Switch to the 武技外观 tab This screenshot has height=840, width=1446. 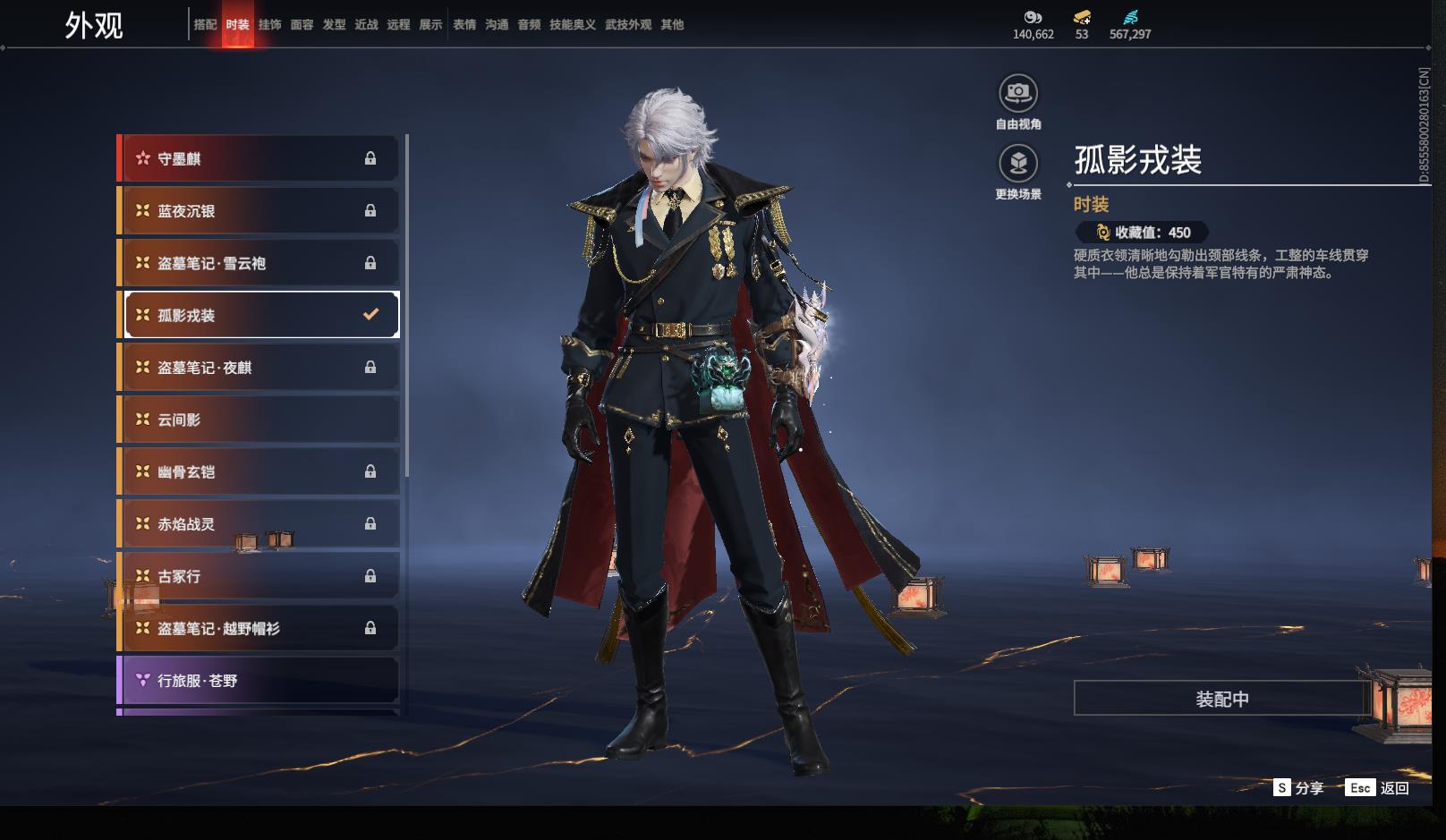(x=627, y=25)
